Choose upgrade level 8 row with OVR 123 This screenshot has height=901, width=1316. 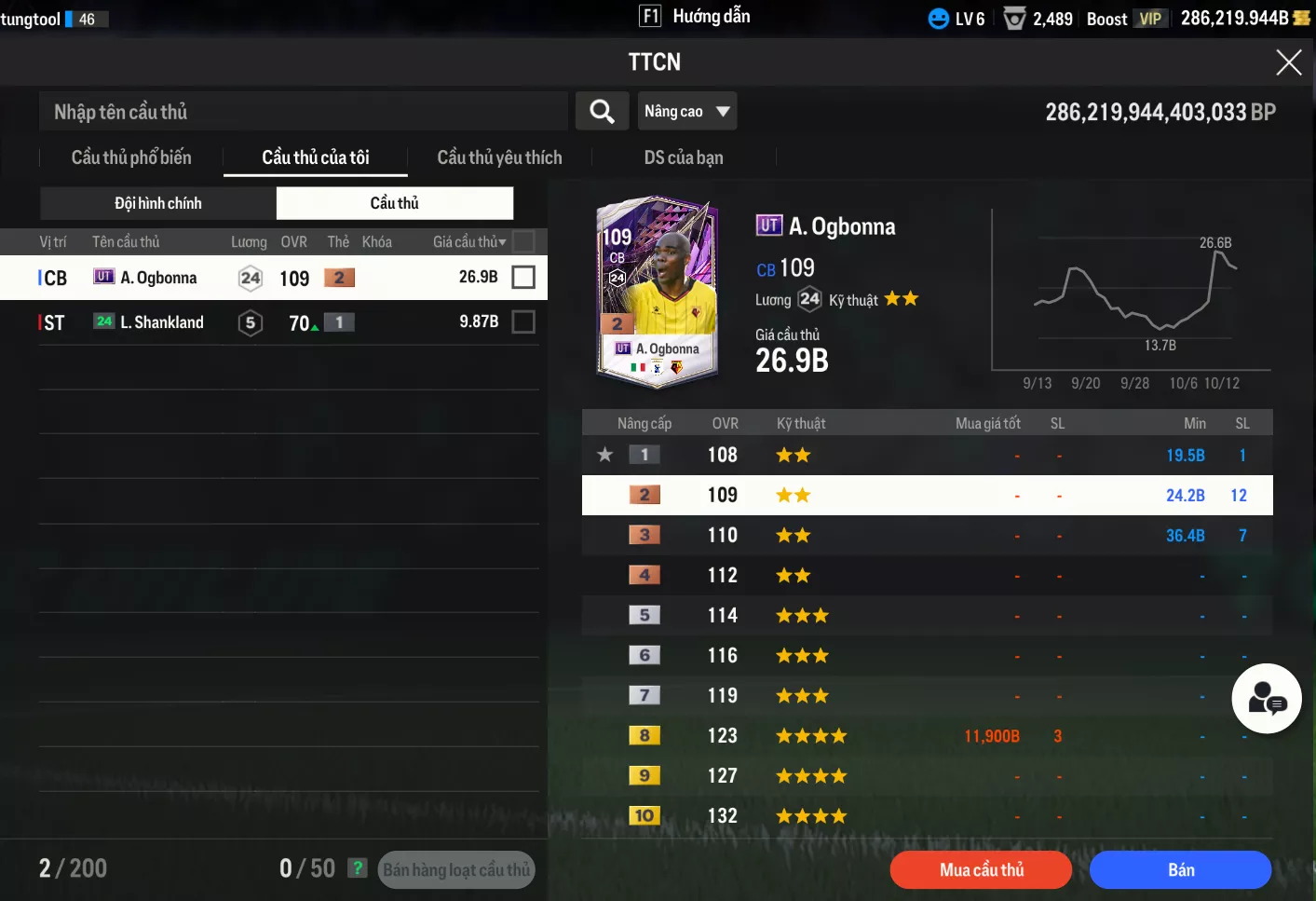coord(927,736)
